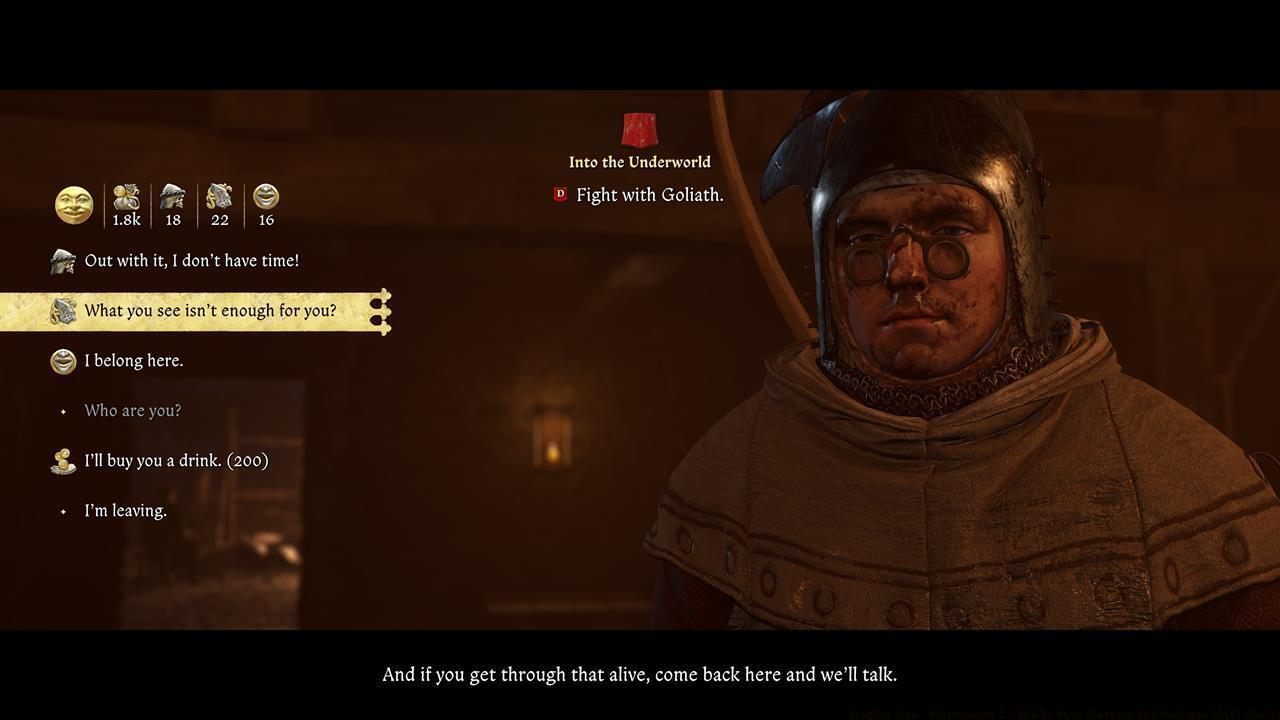
Task: Choose the highlighted What you see isn't enough option
Action: [211, 310]
